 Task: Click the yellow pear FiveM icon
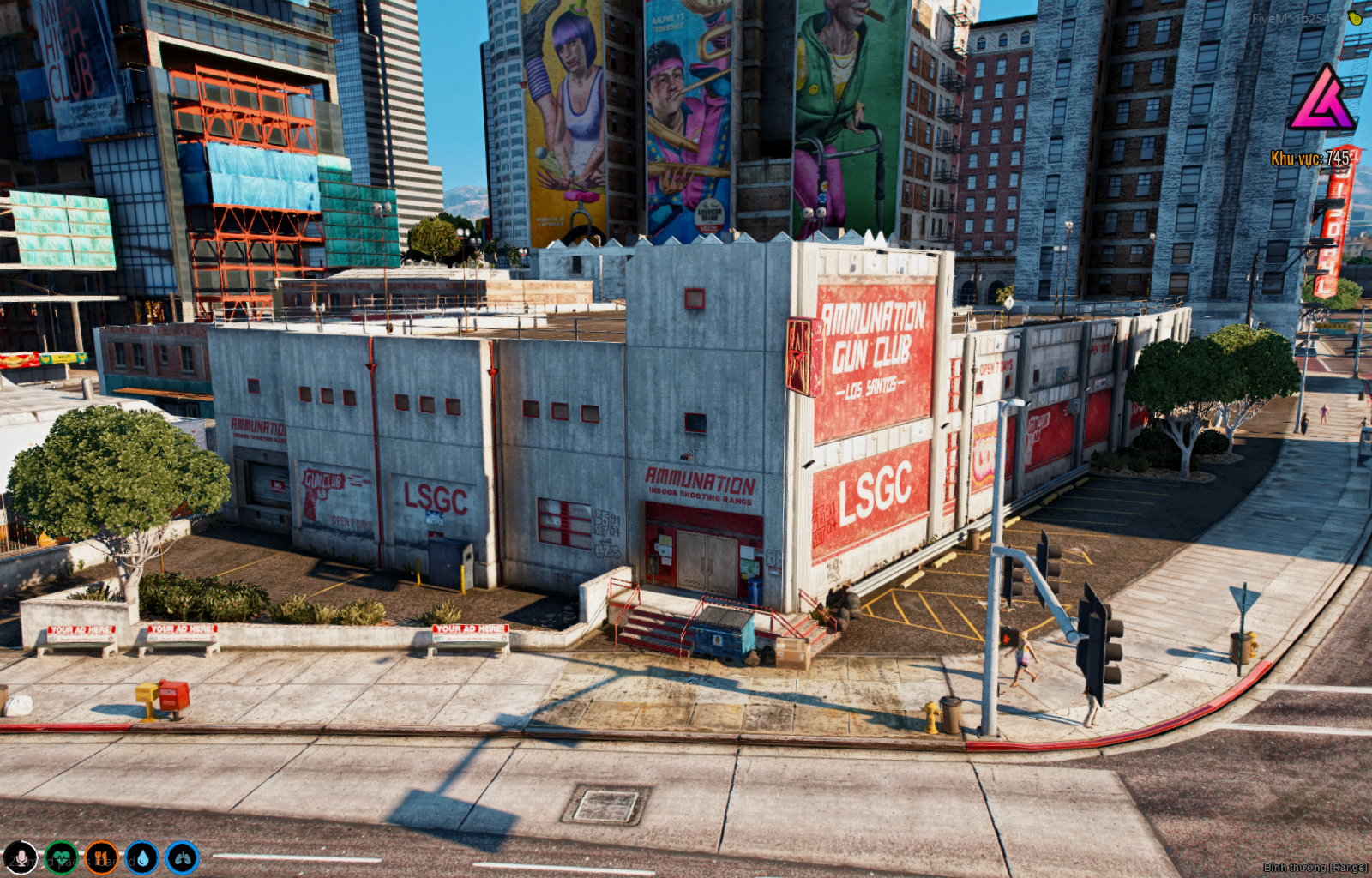[1355, 17]
